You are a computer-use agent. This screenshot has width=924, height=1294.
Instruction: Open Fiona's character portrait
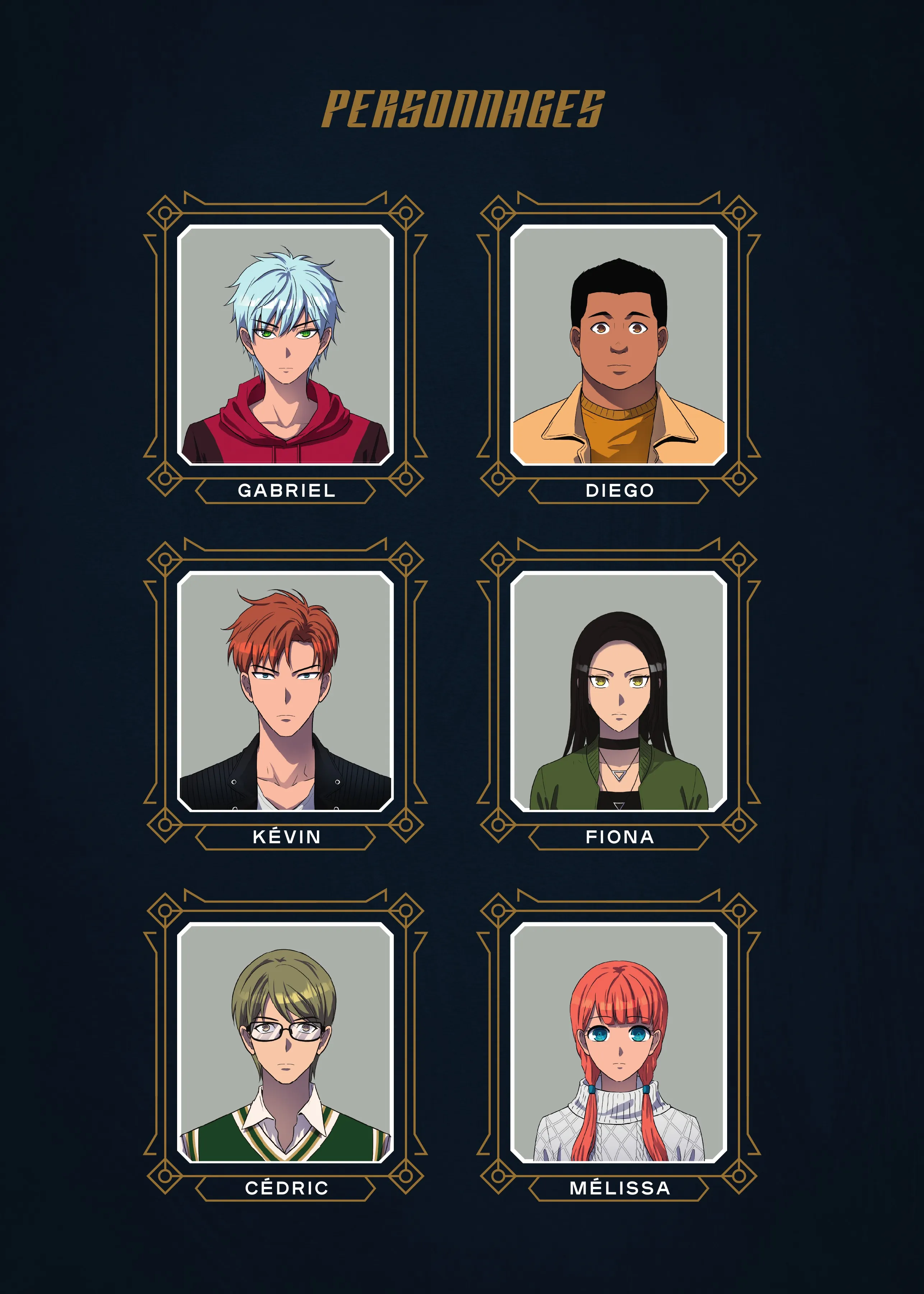[x=619, y=691]
